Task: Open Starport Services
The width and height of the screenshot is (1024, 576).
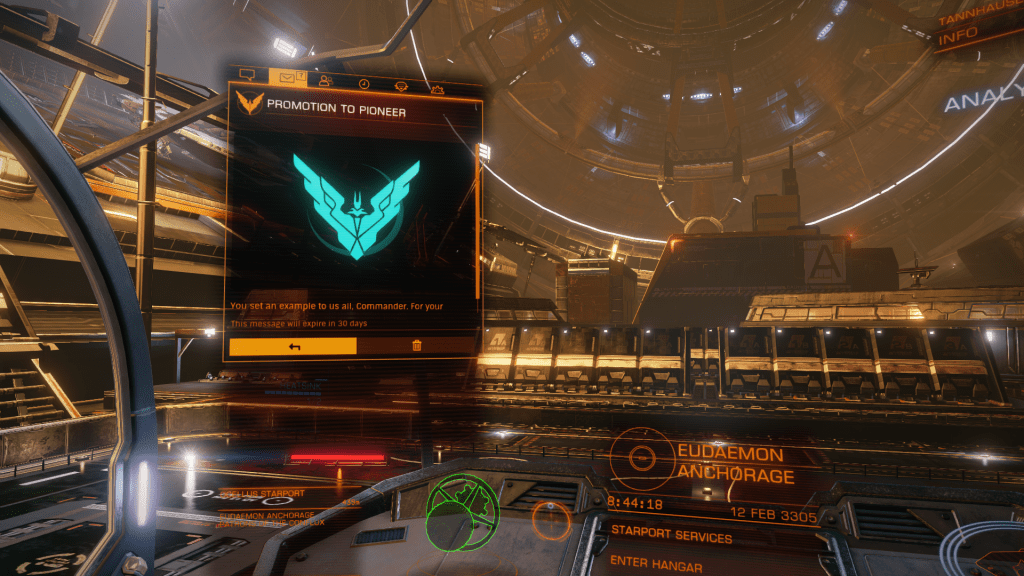Action: point(671,537)
